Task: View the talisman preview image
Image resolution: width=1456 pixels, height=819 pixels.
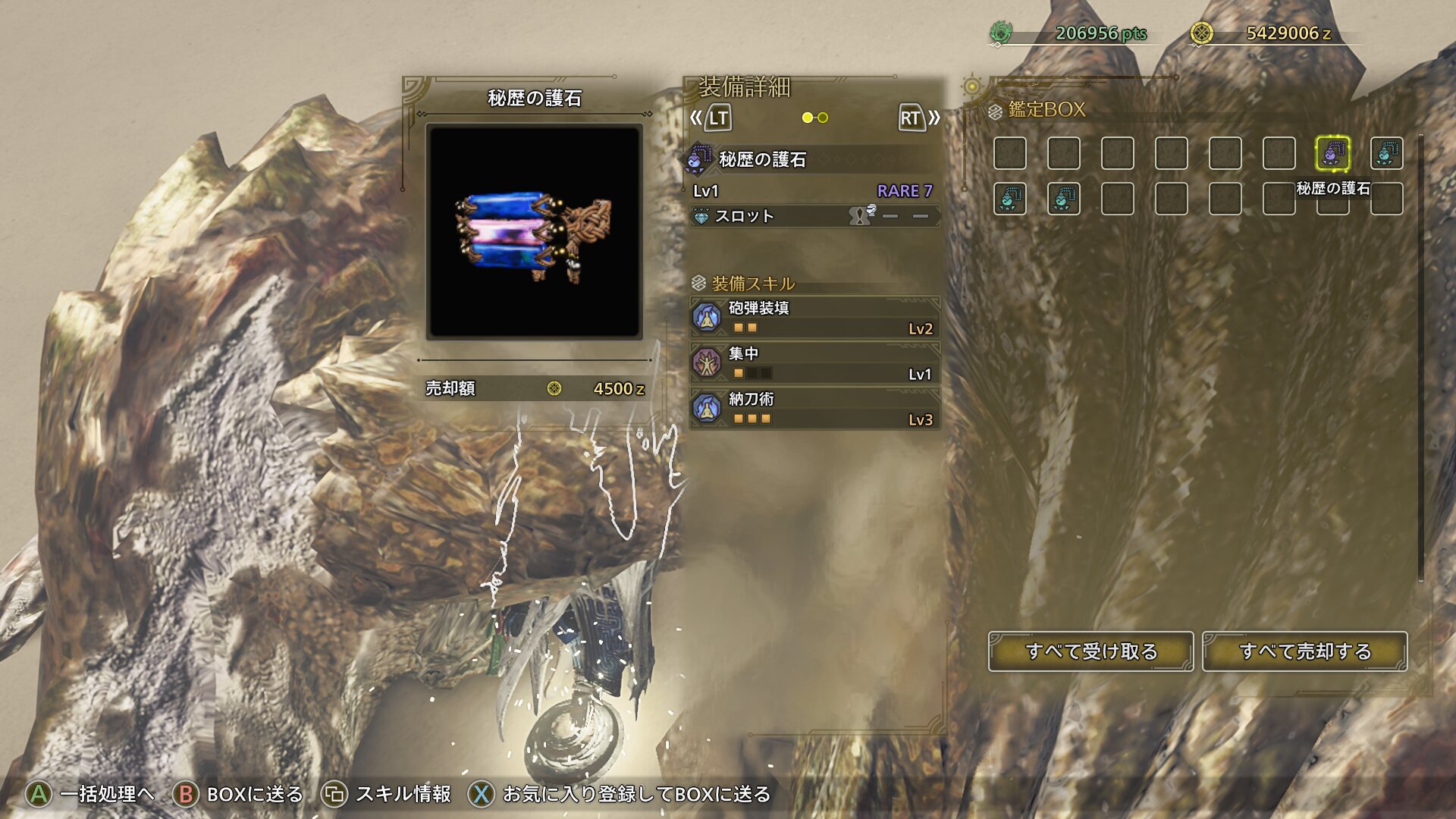Action: [x=535, y=231]
